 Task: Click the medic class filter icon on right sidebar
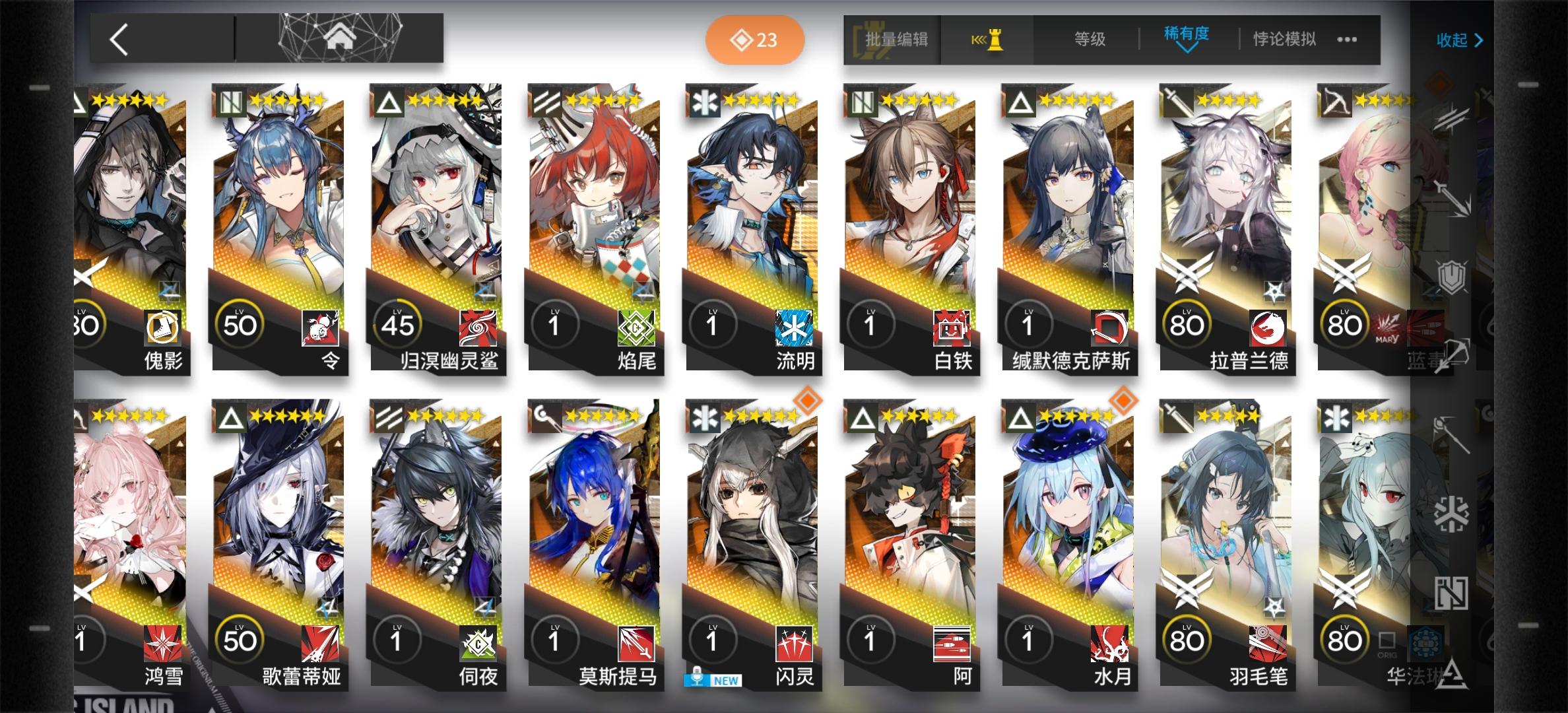1453,514
